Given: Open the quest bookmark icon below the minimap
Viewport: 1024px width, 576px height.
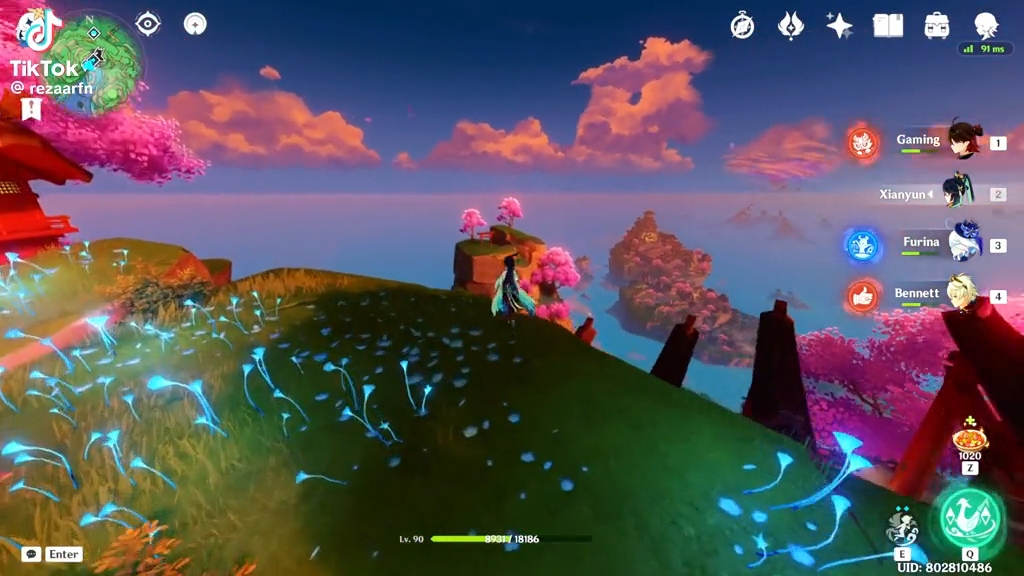Looking at the screenshot, I should pos(30,108).
